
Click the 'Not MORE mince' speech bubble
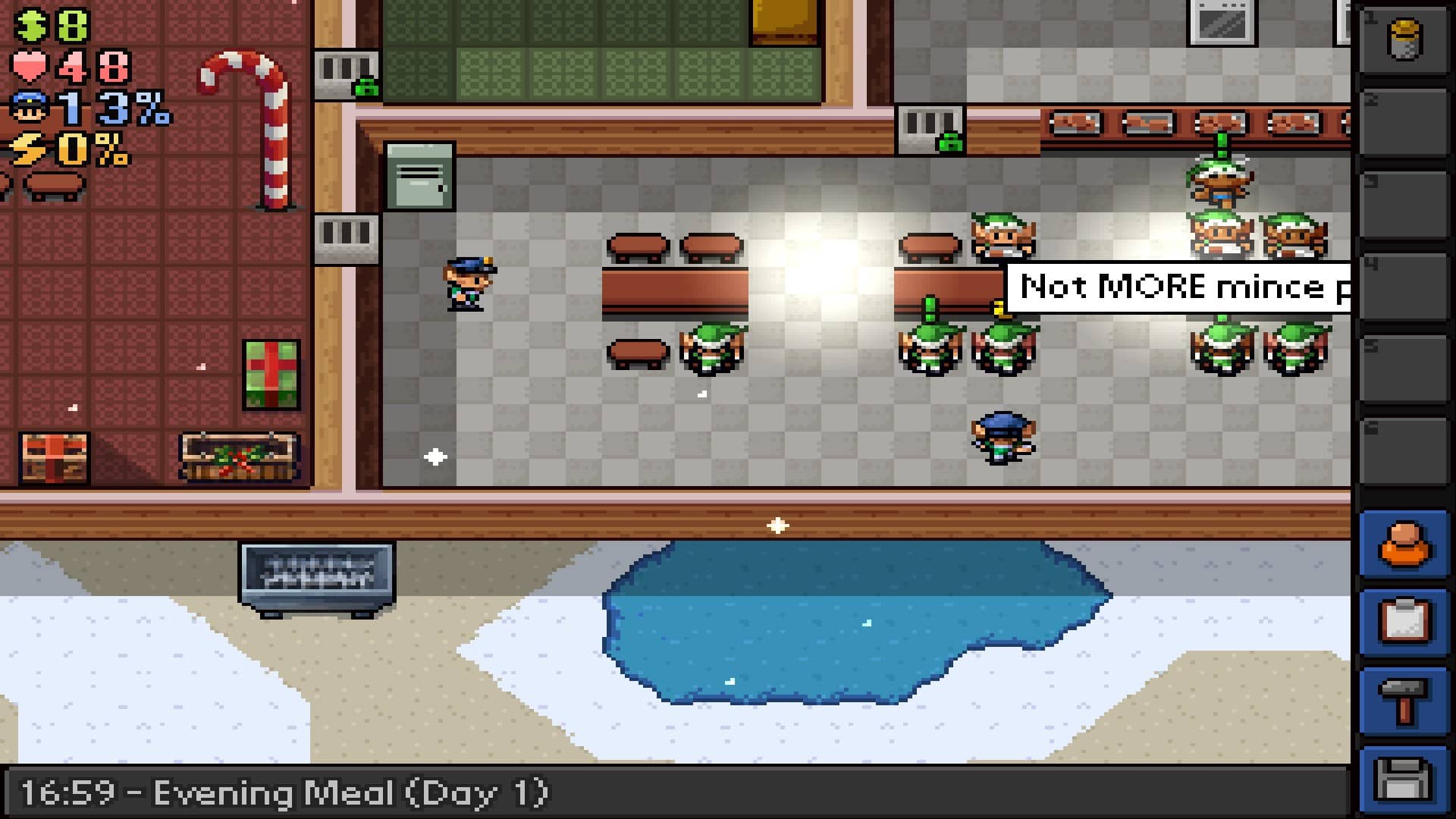[x=1183, y=287]
